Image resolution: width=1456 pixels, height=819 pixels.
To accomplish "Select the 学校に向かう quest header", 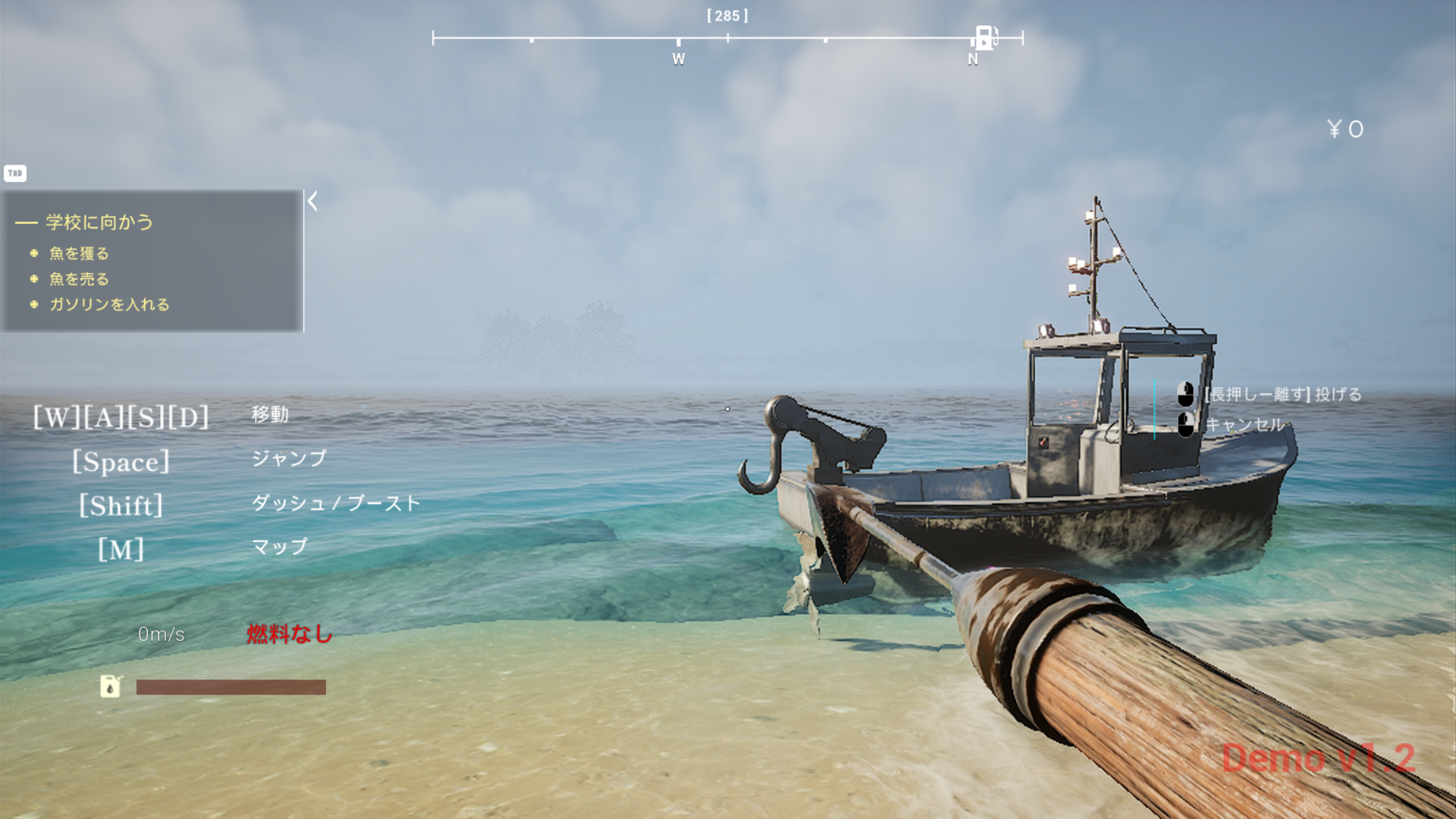I will pyautogui.click(x=99, y=222).
